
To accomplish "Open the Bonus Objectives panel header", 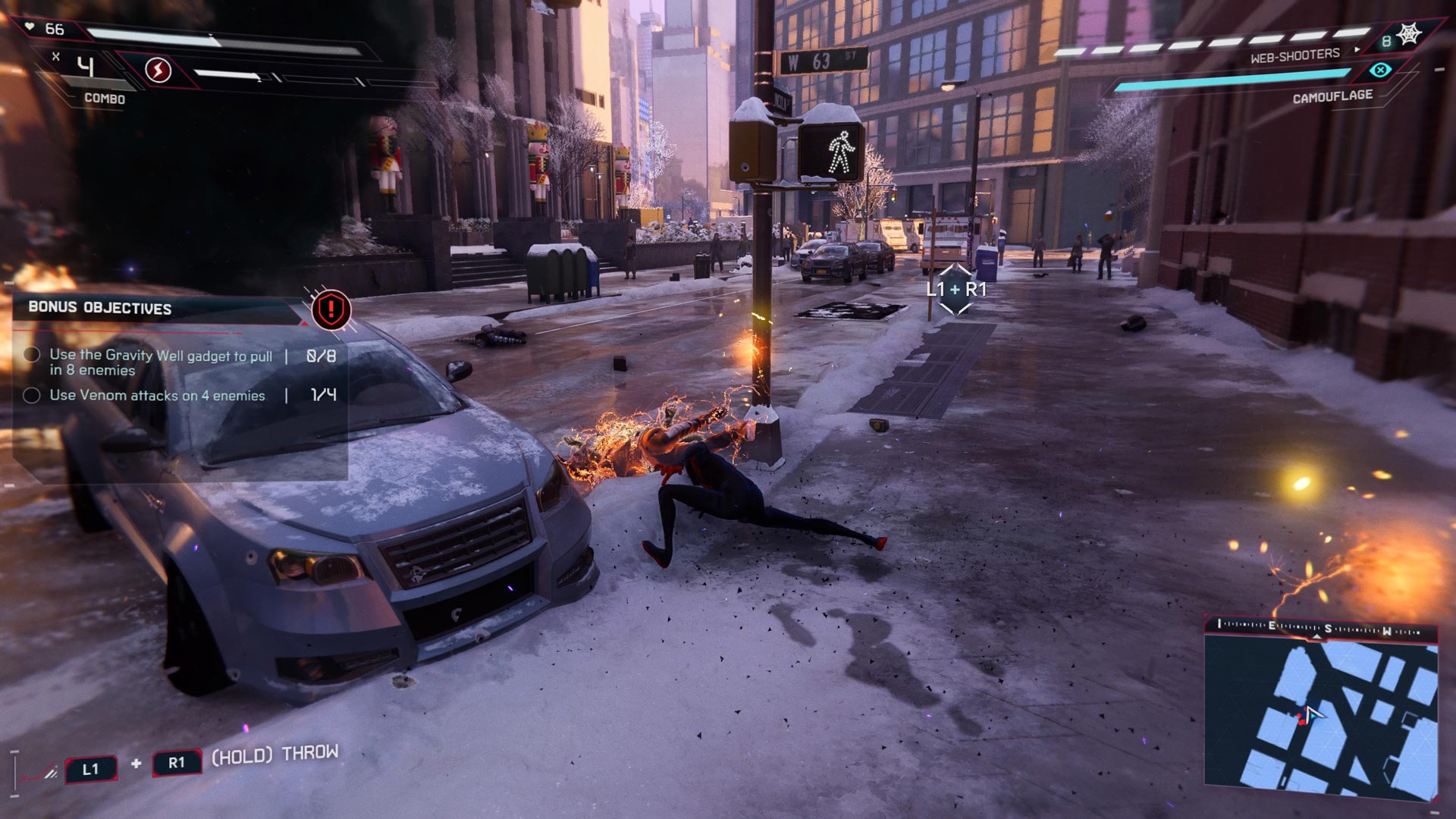I will pos(100,308).
